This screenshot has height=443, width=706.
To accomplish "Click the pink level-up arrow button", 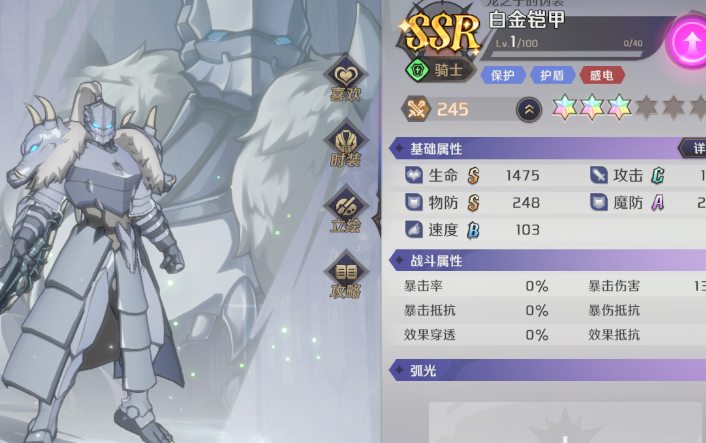I will [690, 42].
